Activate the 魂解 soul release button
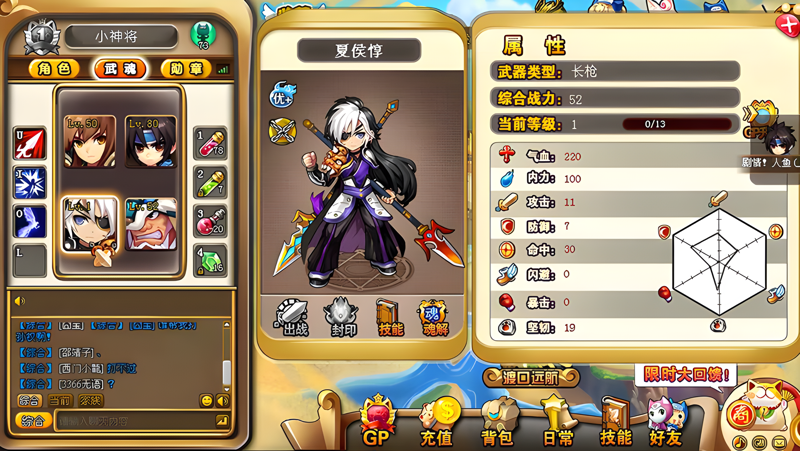The width and height of the screenshot is (800, 451). [x=435, y=317]
